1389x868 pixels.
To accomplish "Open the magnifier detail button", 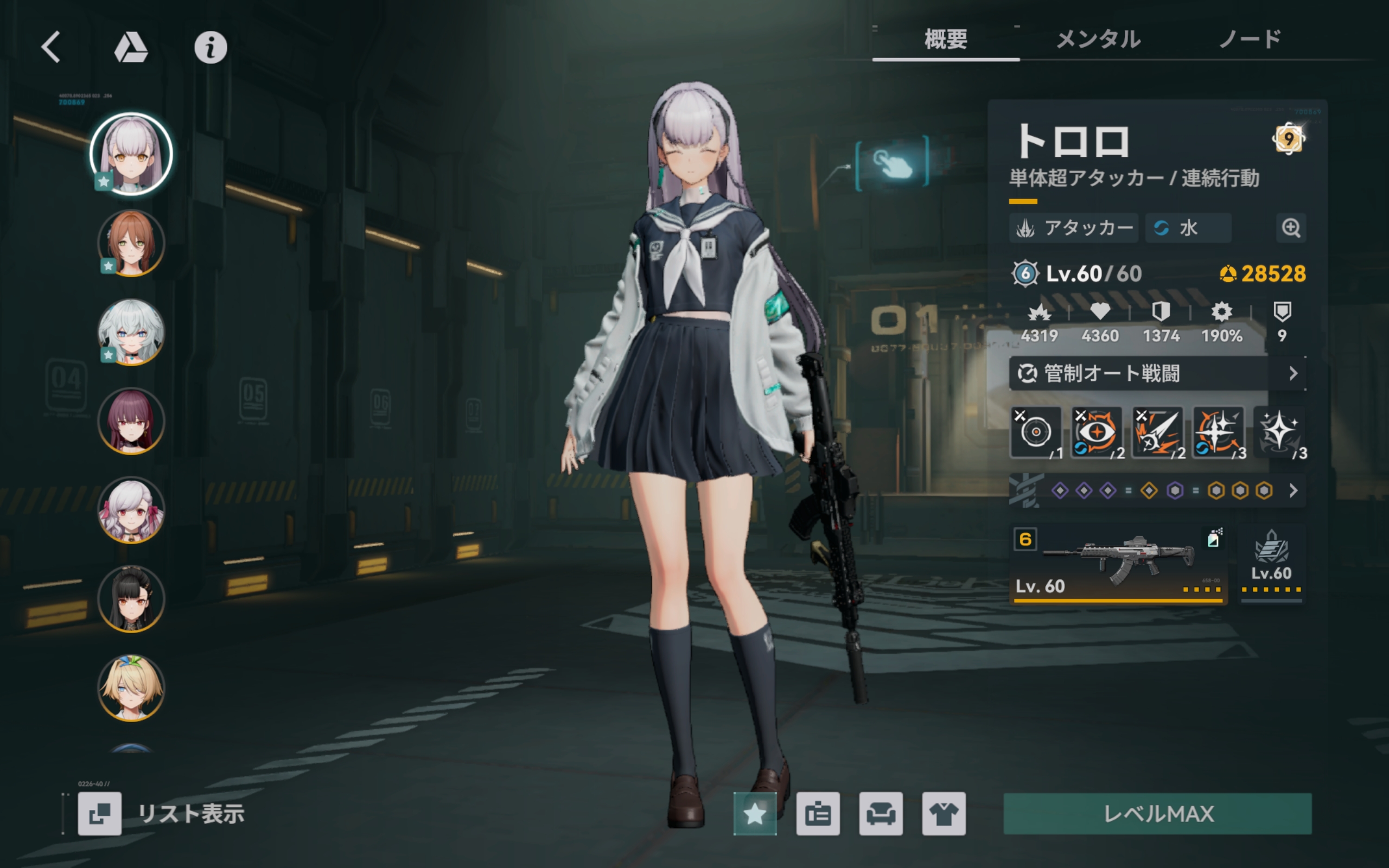I will click(1291, 228).
